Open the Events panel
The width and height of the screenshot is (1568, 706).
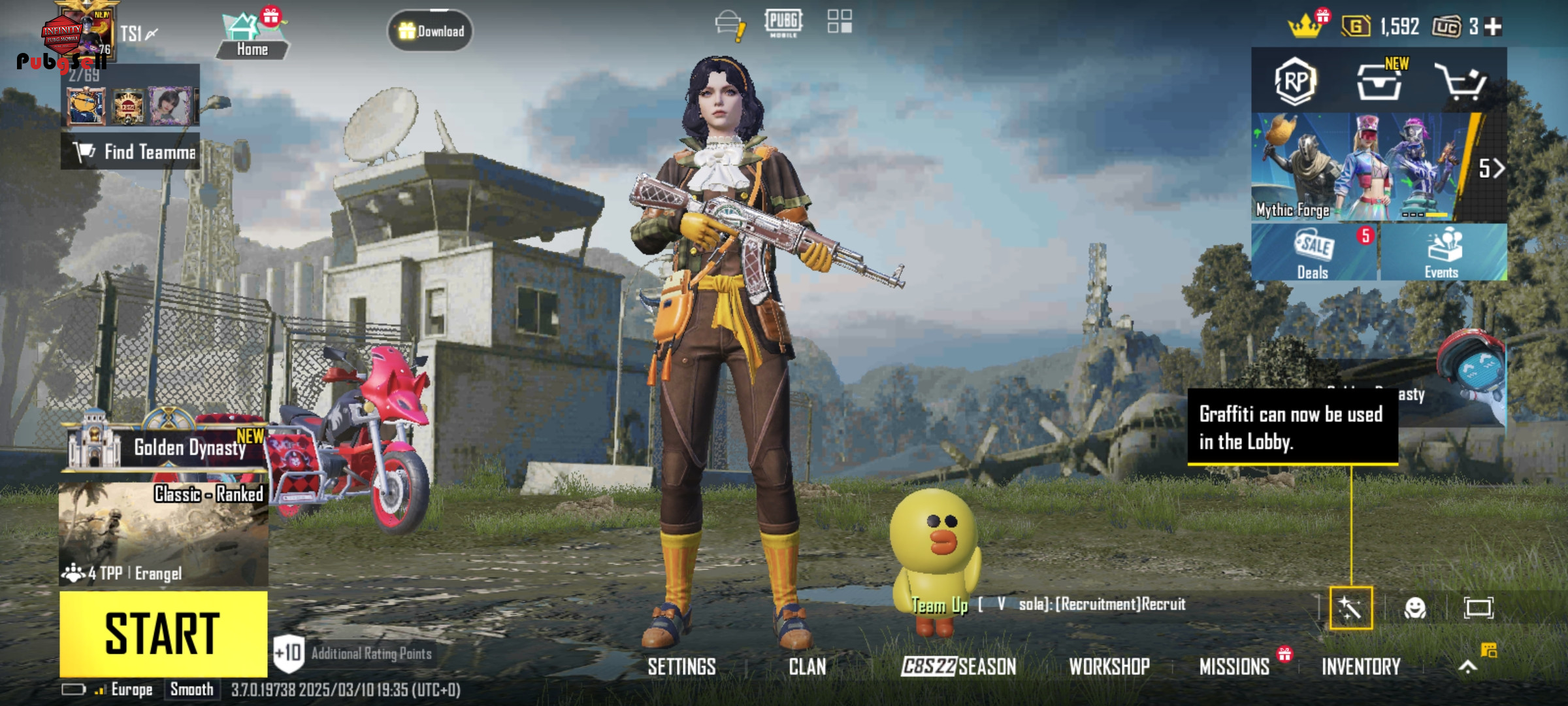click(x=1443, y=253)
